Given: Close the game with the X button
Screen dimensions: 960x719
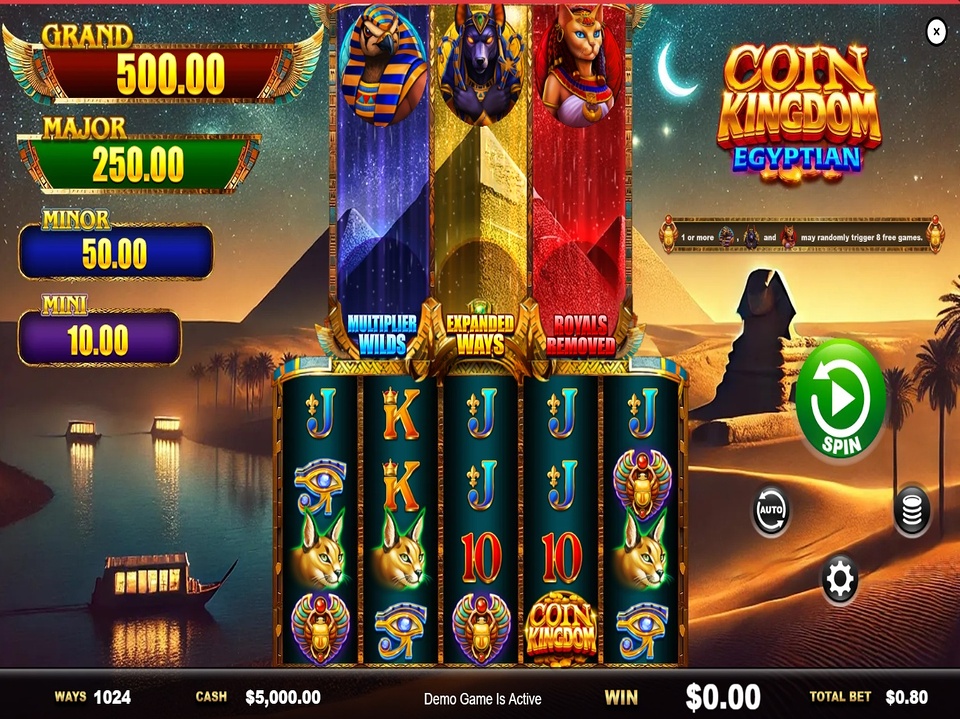Looking at the screenshot, I should tap(936, 32).
